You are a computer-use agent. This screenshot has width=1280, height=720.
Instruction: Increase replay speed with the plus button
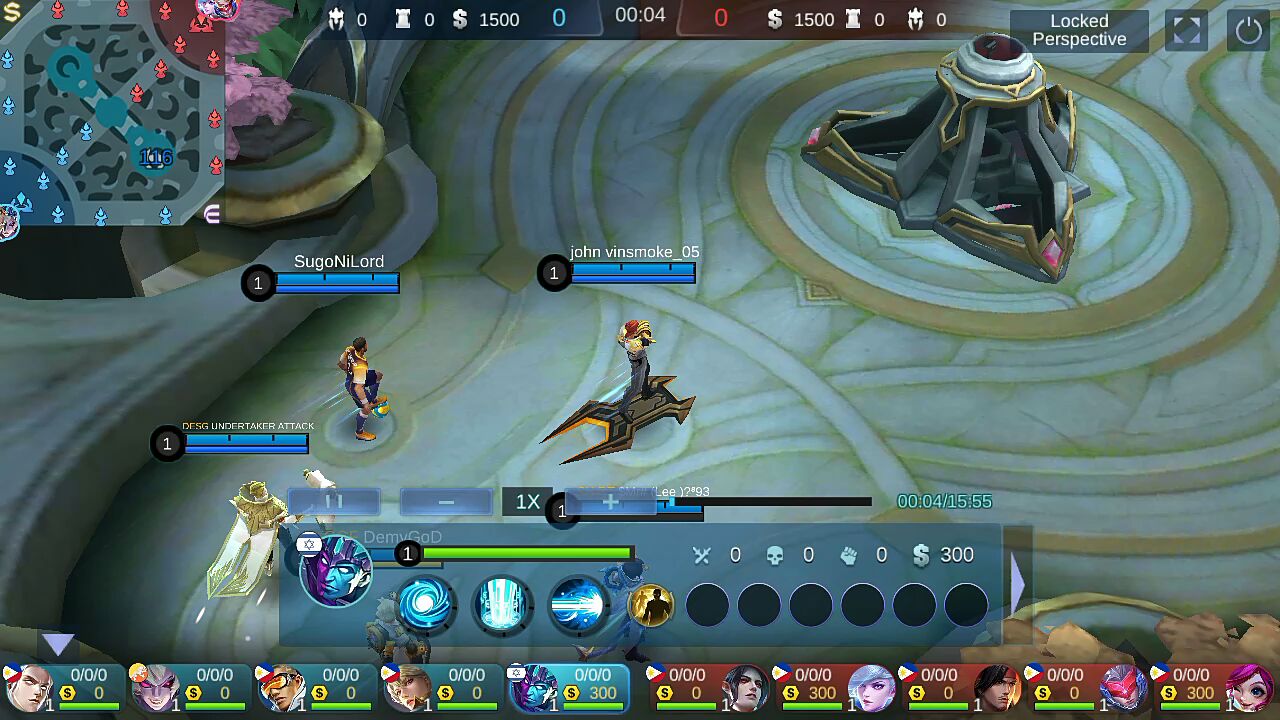tap(610, 502)
